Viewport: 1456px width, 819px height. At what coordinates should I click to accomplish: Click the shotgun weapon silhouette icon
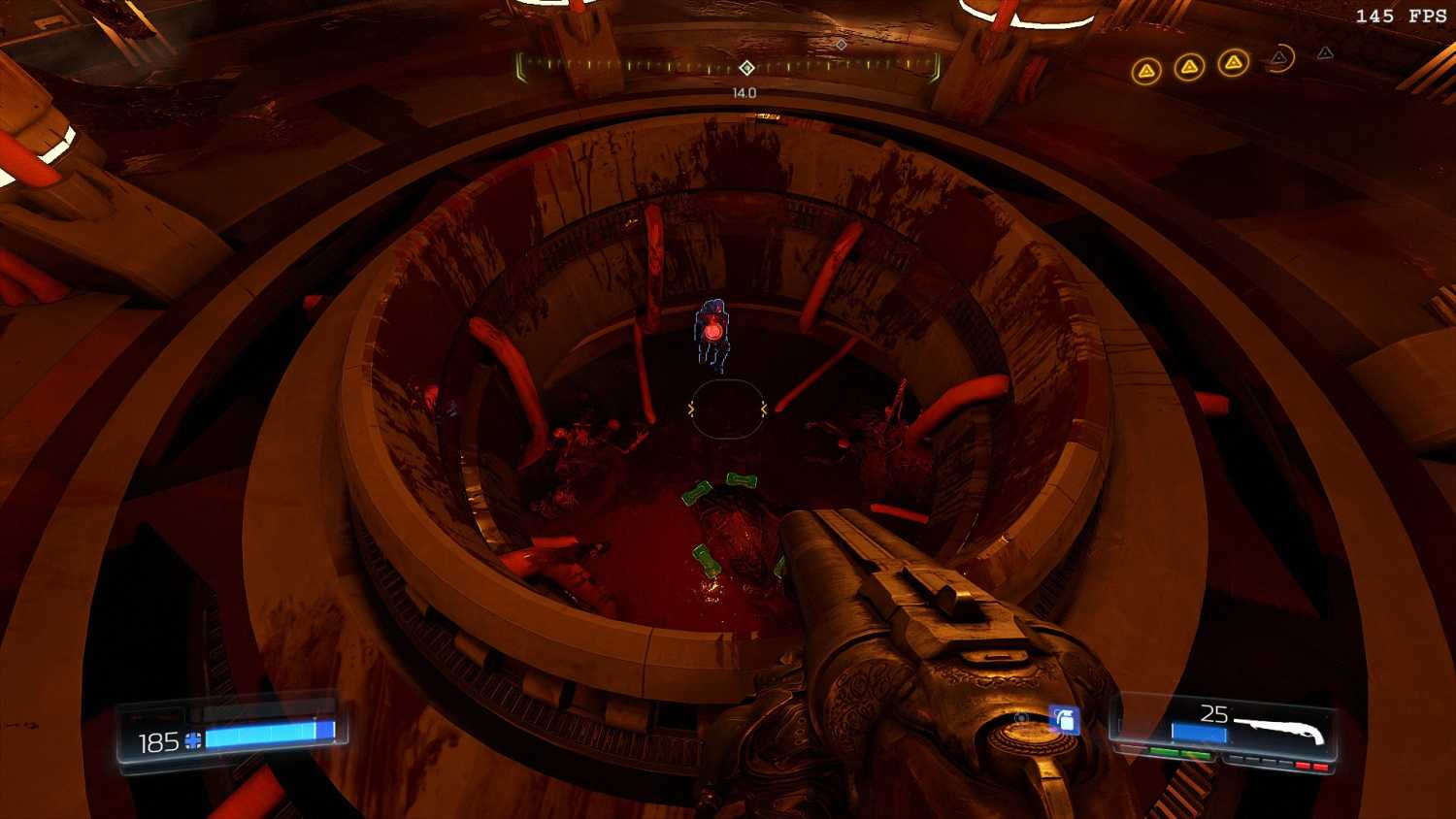(x=1278, y=730)
